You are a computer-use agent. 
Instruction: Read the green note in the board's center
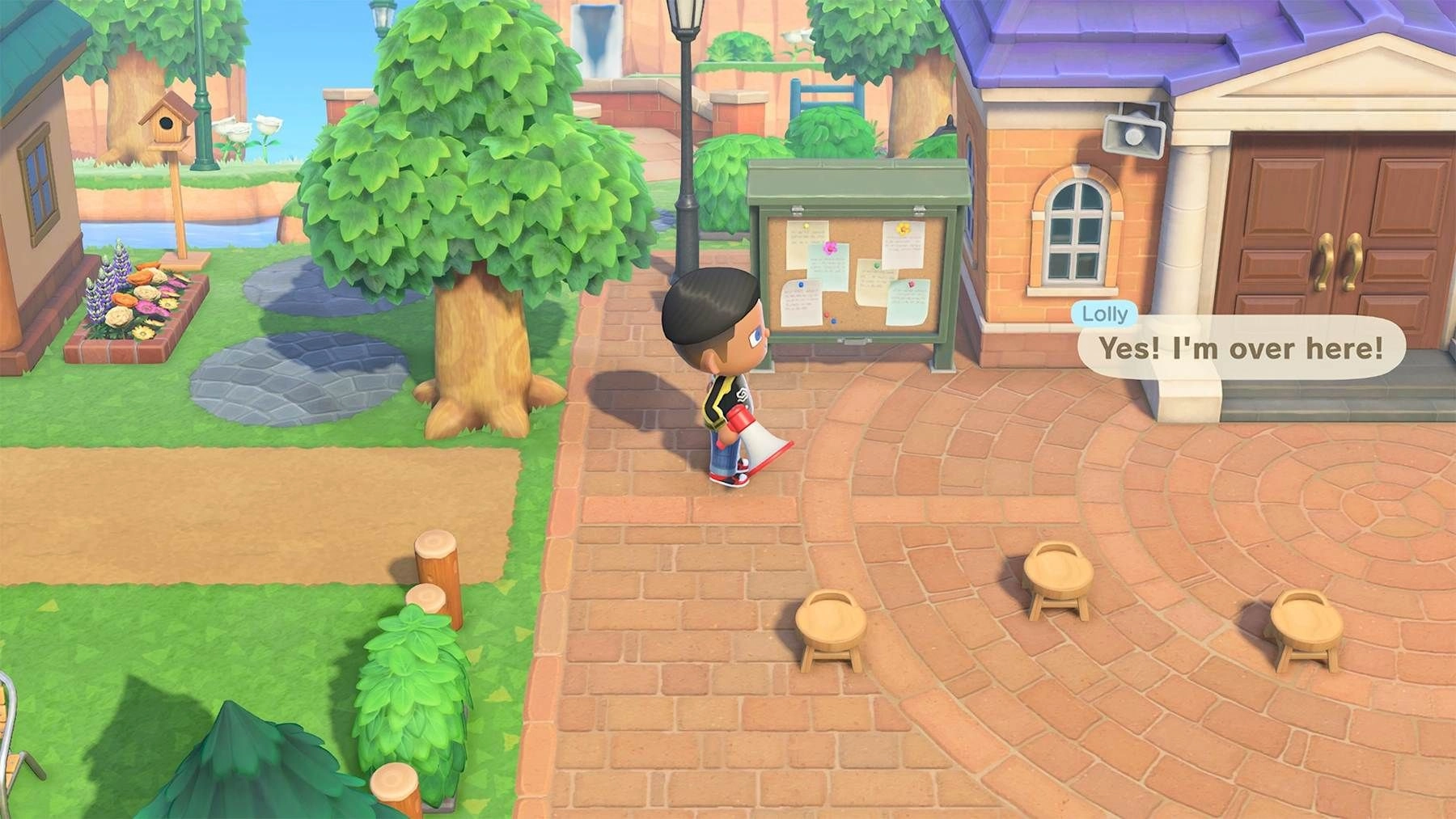click(x=830, y=271)
